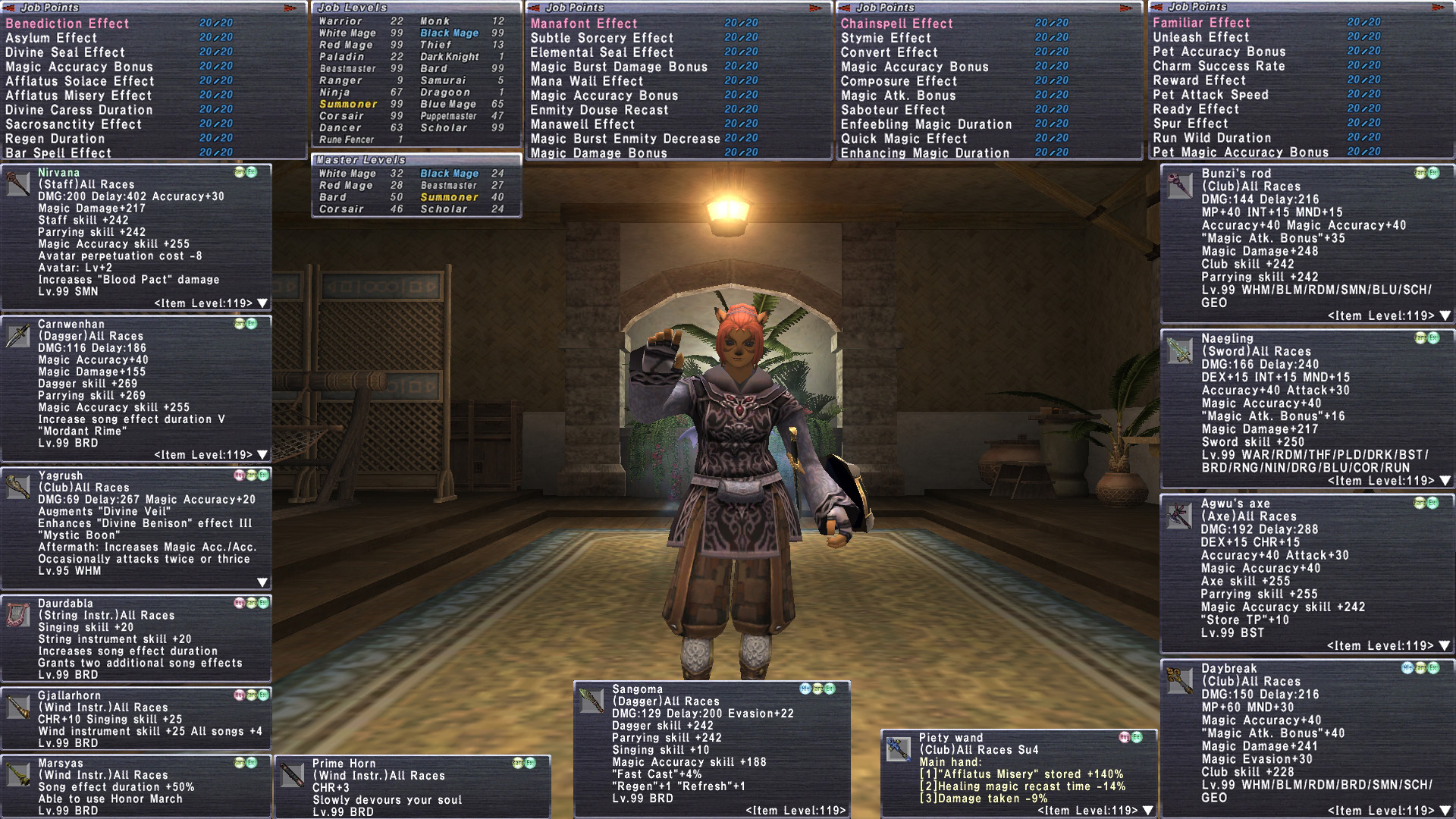Select the Sangoma dagger item icon
The height and width of the screenshot is (819, 1456).
pyautogui.click(x=591, y=700)
